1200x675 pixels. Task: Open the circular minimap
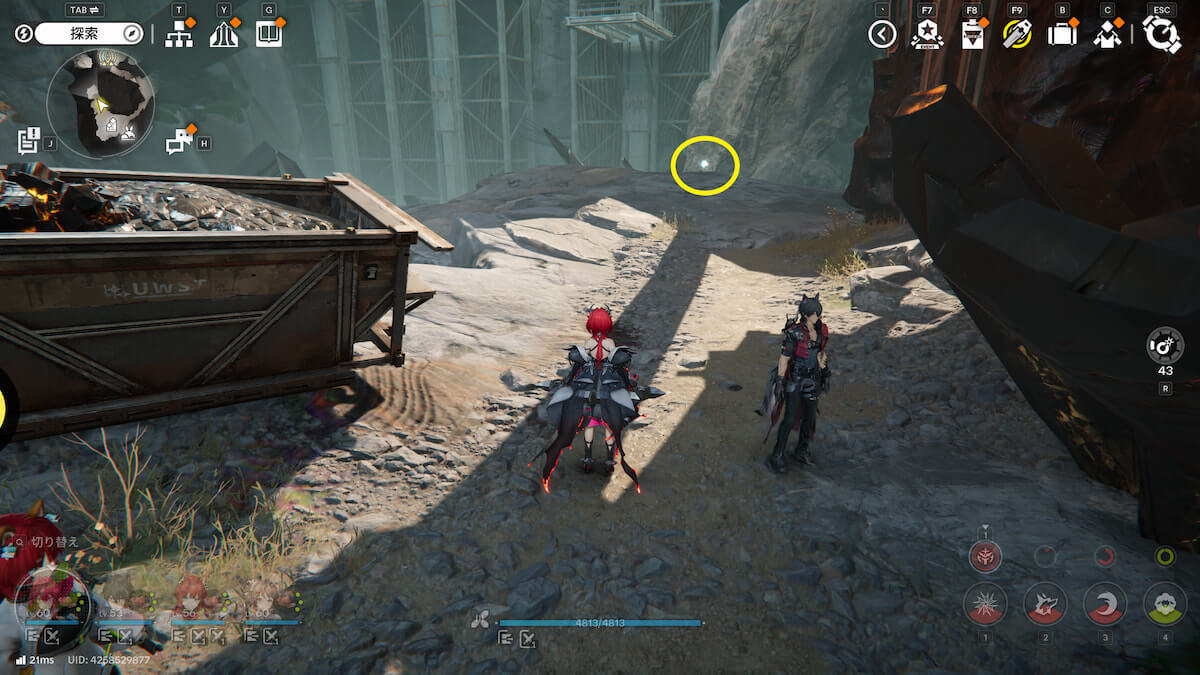pos(100,103)
